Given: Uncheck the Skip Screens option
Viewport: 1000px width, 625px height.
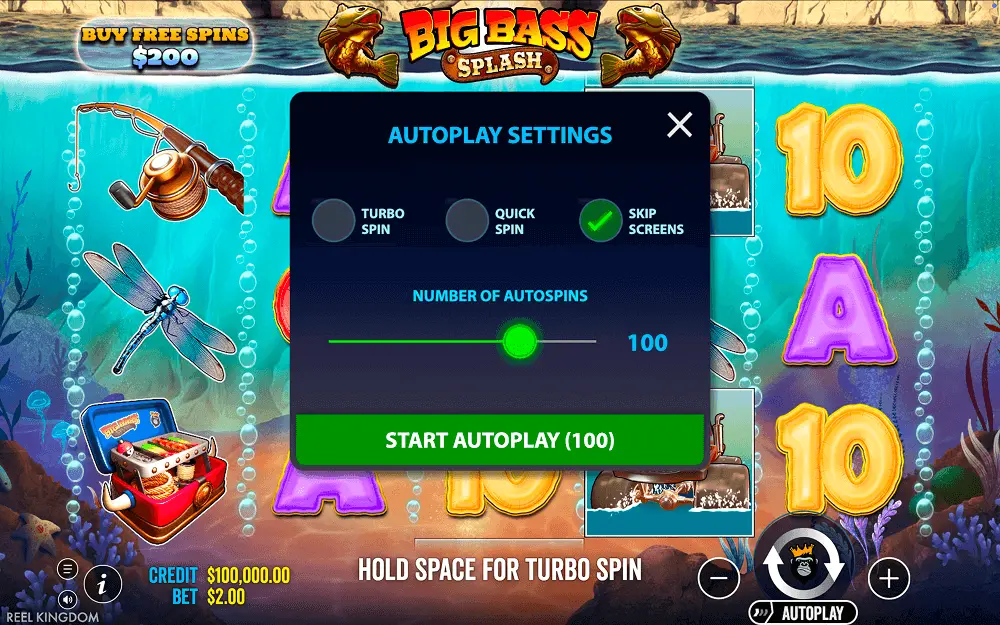Looking at the screenshot, I should pos(600,221).
